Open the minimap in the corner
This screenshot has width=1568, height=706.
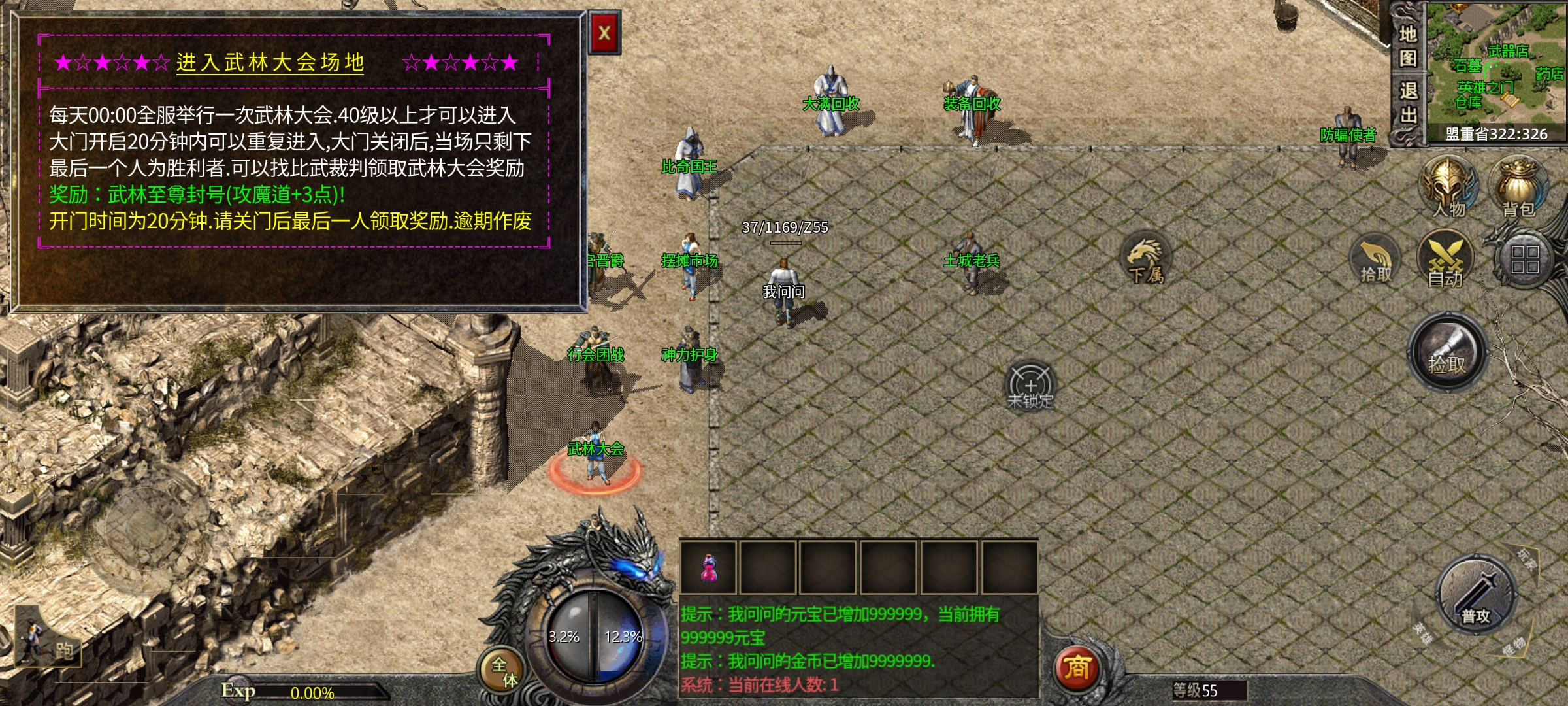1496,65
